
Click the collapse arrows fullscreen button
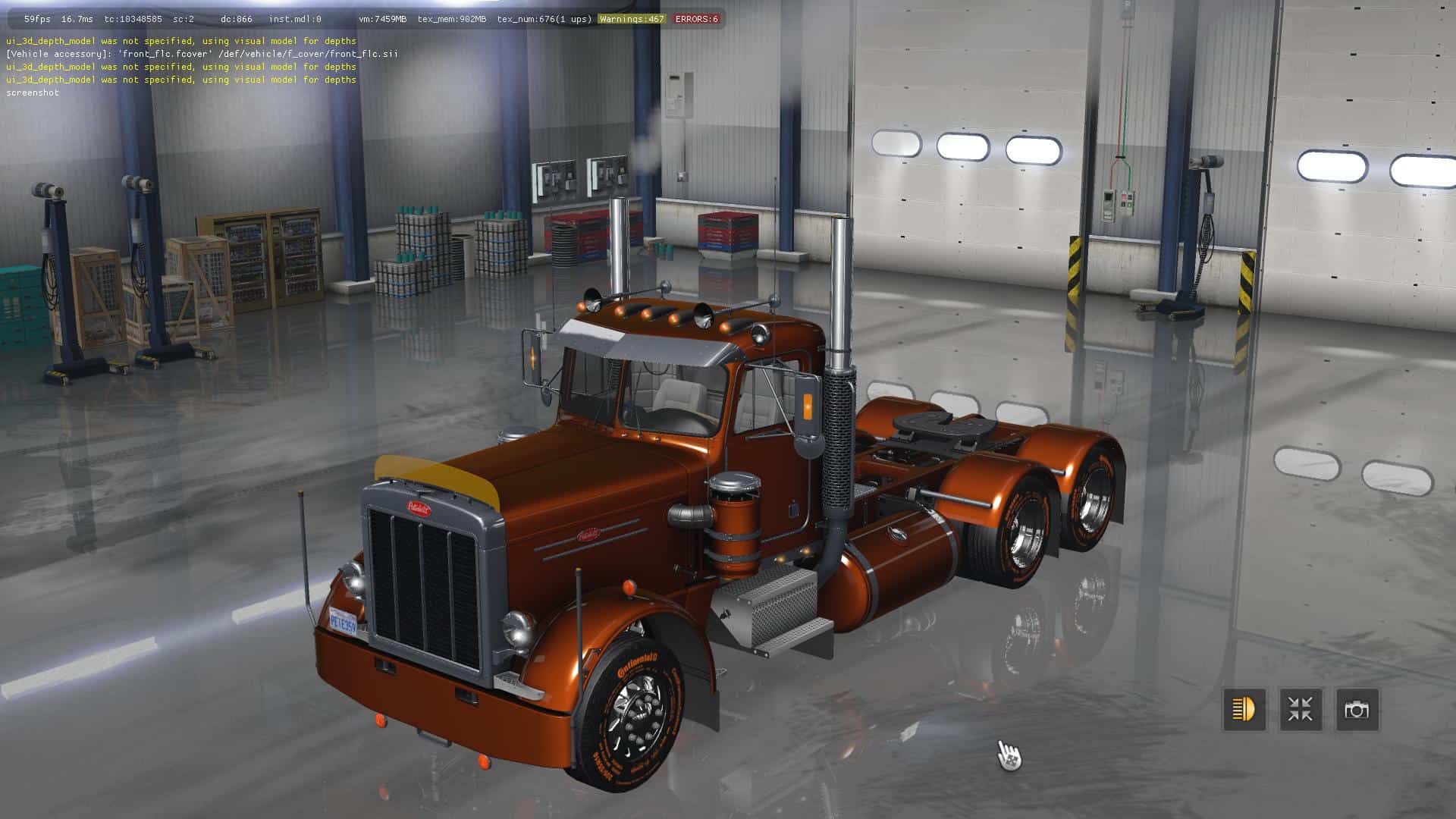click(x=1301, y=710)
